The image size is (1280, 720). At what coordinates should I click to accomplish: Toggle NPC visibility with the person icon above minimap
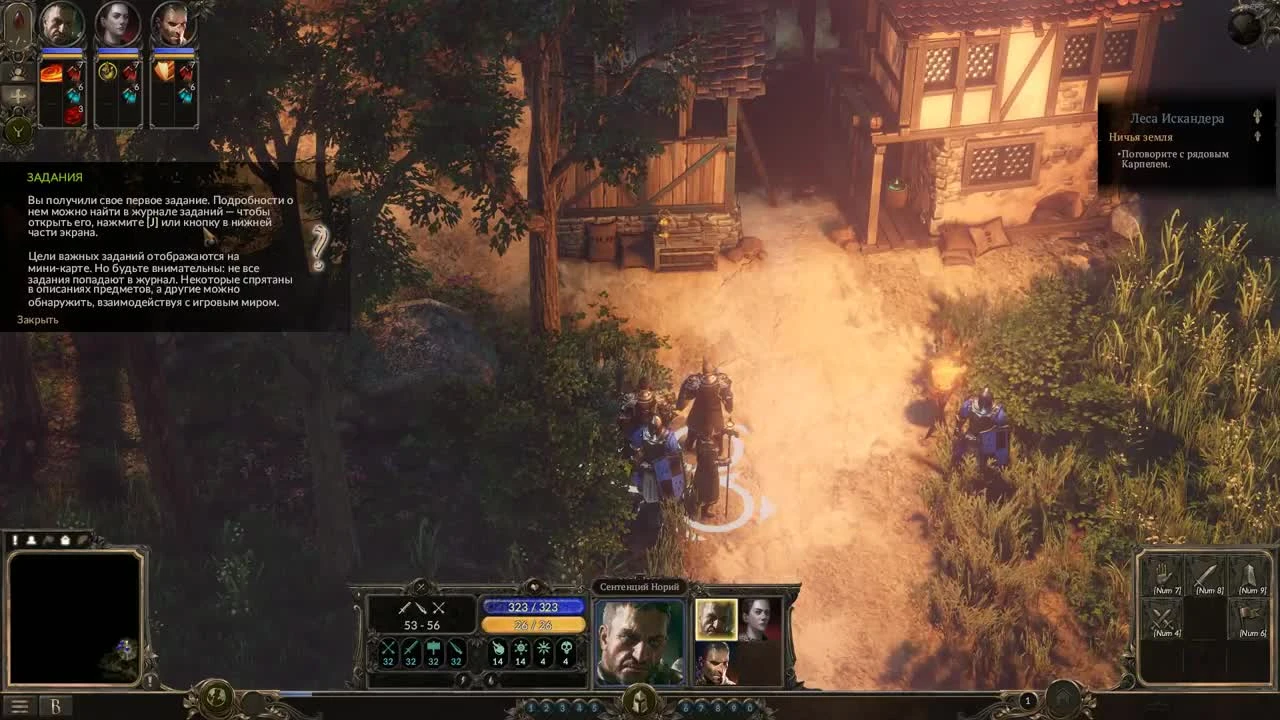coord(32,539)
